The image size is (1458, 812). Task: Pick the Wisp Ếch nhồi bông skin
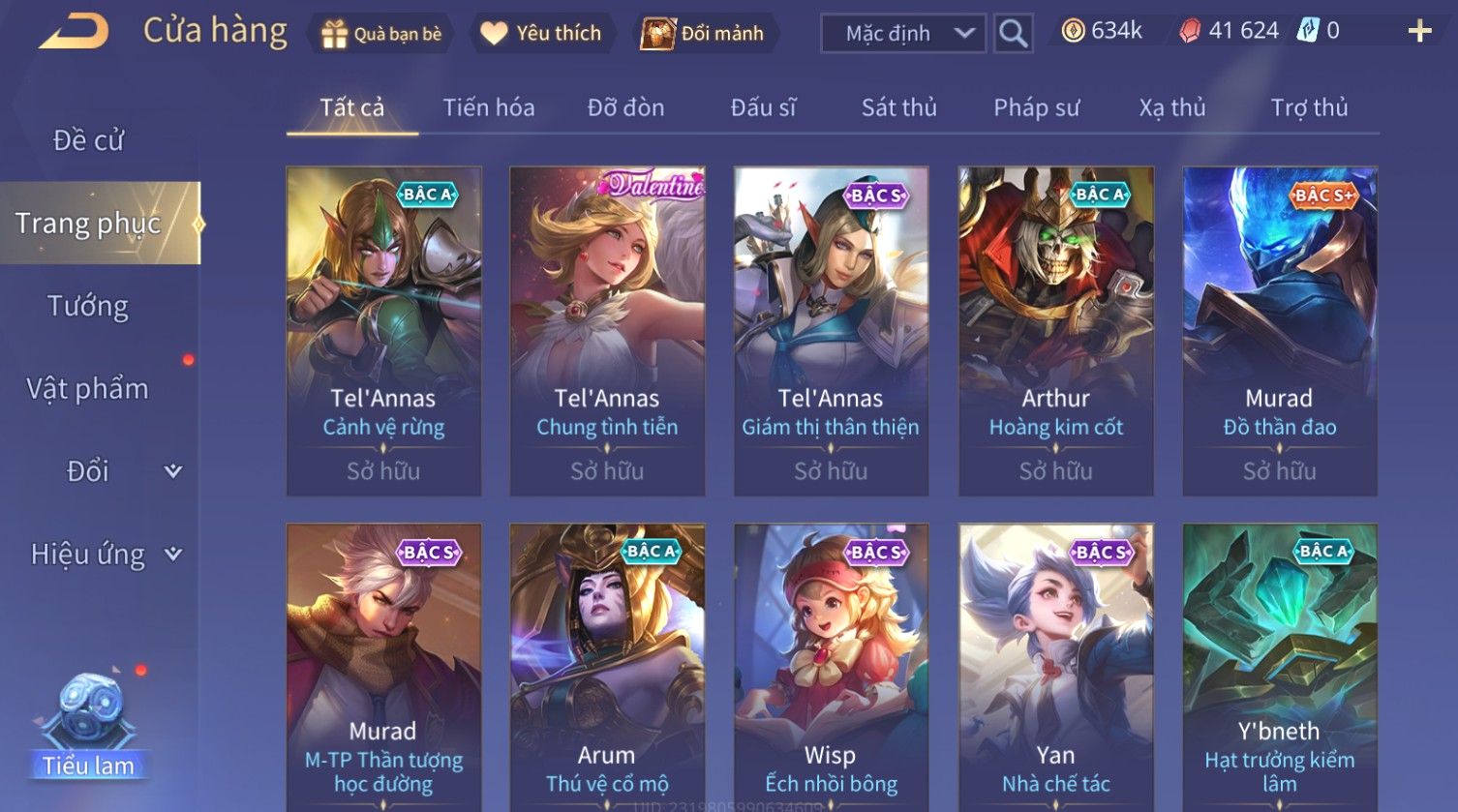click(x=831, y=668)
